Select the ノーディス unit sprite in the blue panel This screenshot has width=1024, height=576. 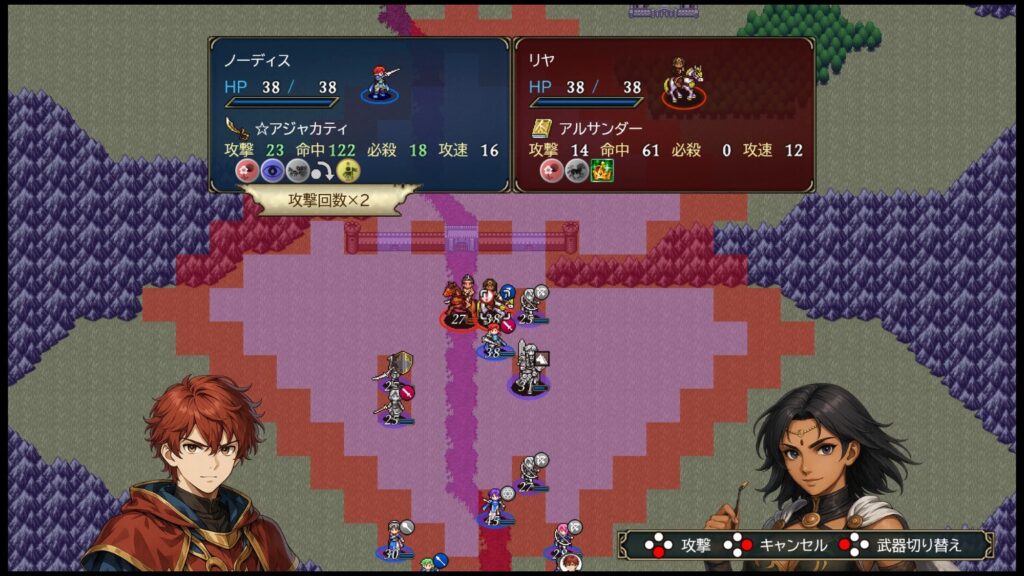pos(381,82)
